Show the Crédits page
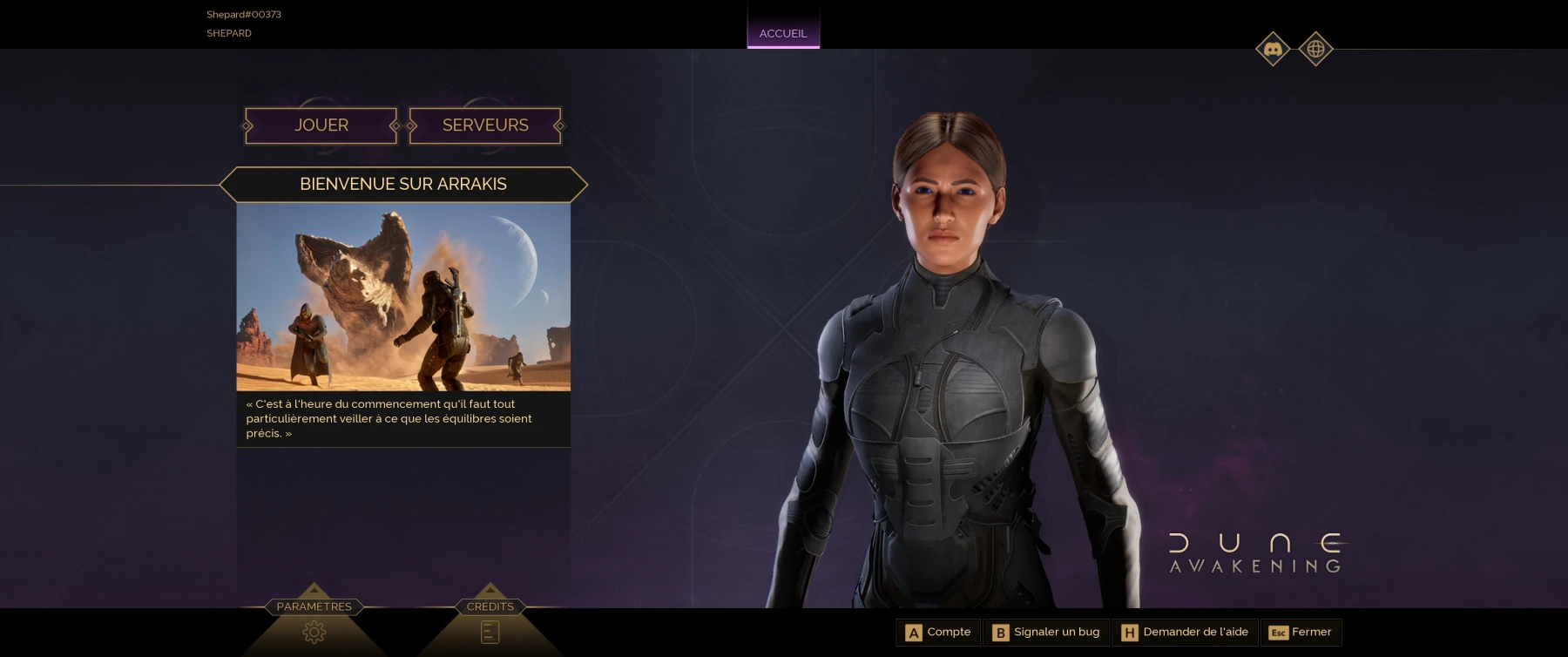Image resolution: width=1568 pixels, height=657 pixels. pyautogui.click(x=490, y=631)
